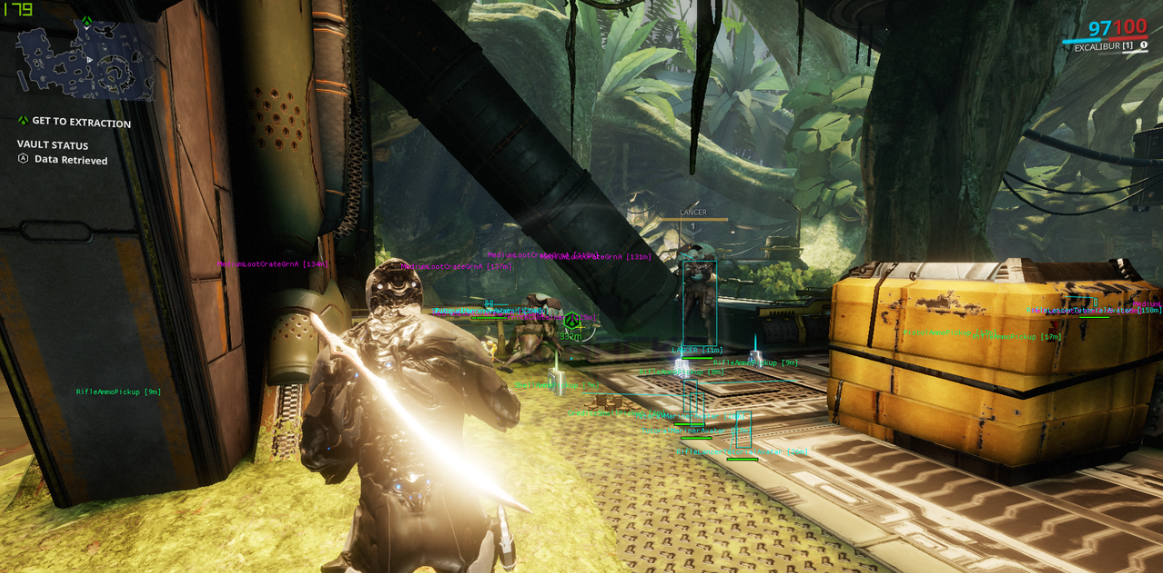Select the green extraction waypoint marker
The height and width of the screenshot is (573, 1163).
571,322
